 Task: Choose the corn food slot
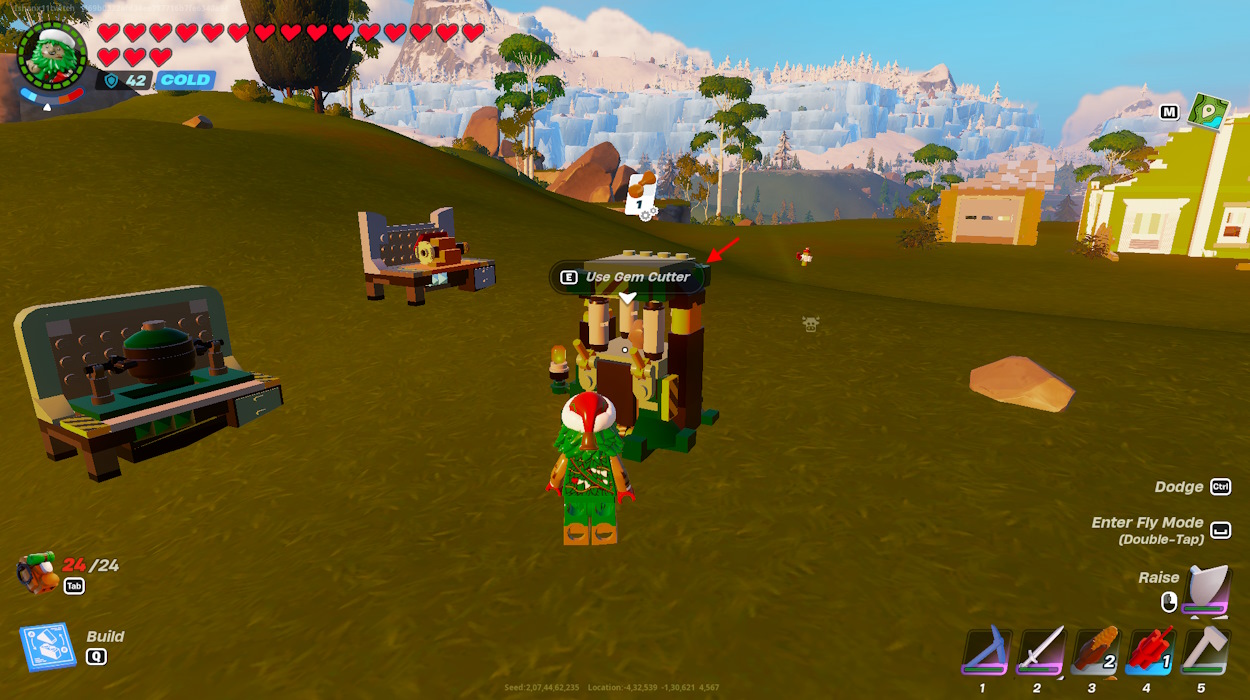(1094, 653)
